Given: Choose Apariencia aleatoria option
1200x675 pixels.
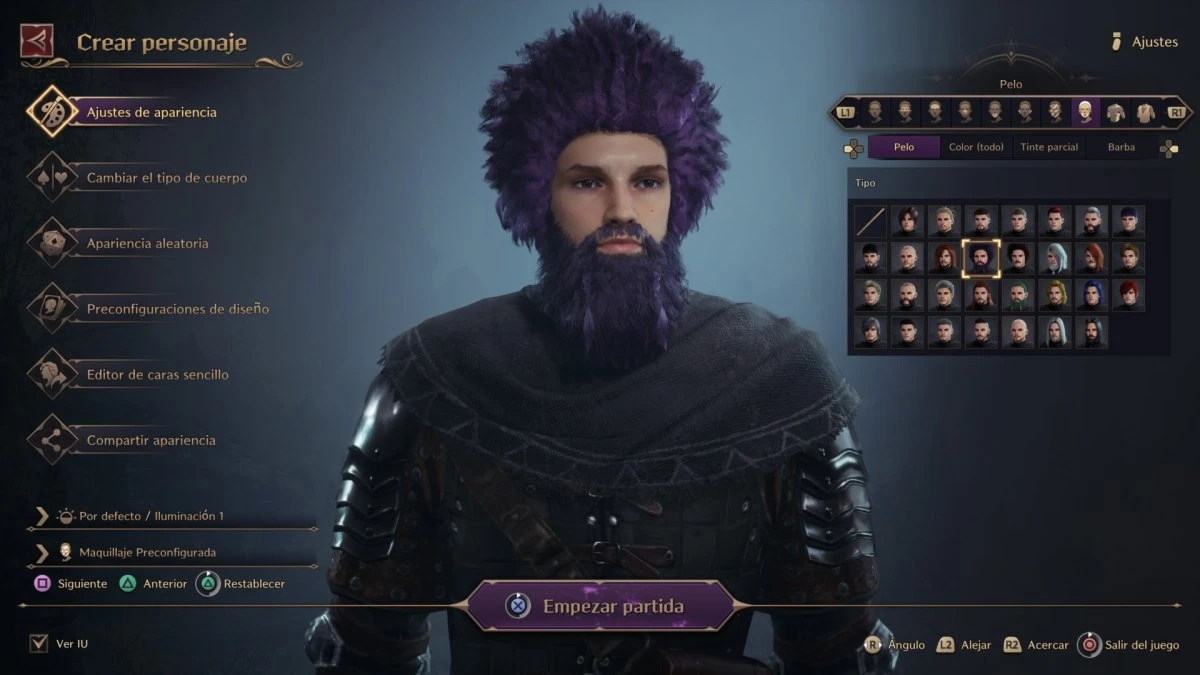Looking at the screenshot, I should pyautogui.click(x=147, y=243).
